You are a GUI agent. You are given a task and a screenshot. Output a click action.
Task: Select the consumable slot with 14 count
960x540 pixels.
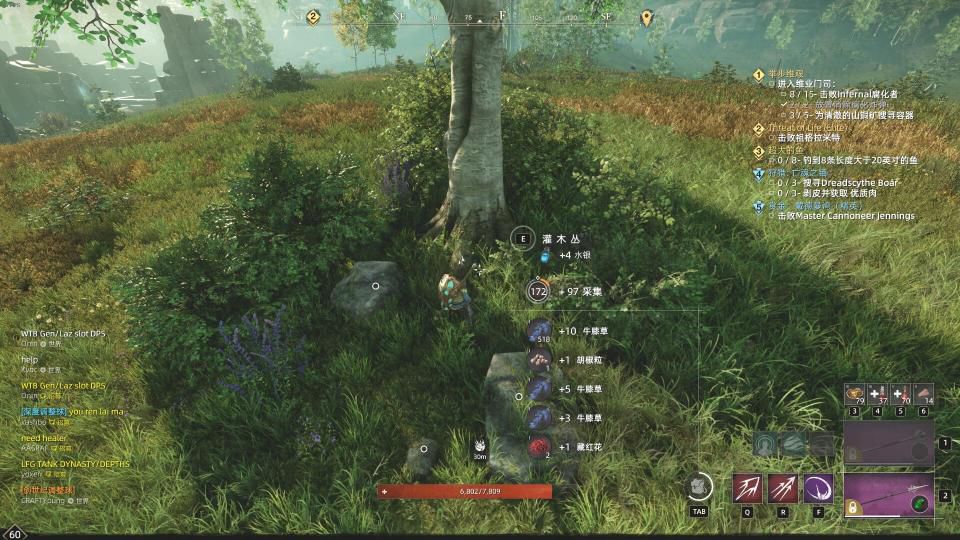(x=923, y=394)
